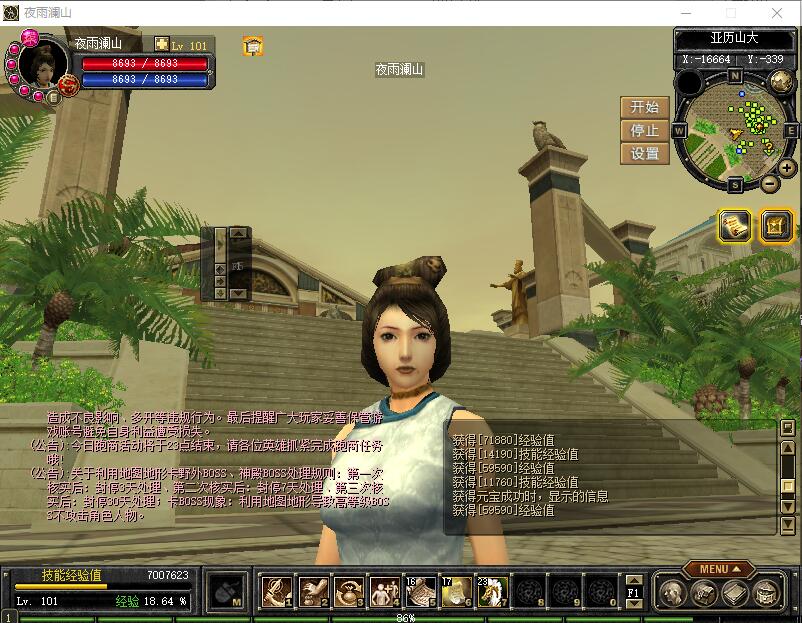802x623 pixels.
Task: Close the game window
Action: point(779,12)
